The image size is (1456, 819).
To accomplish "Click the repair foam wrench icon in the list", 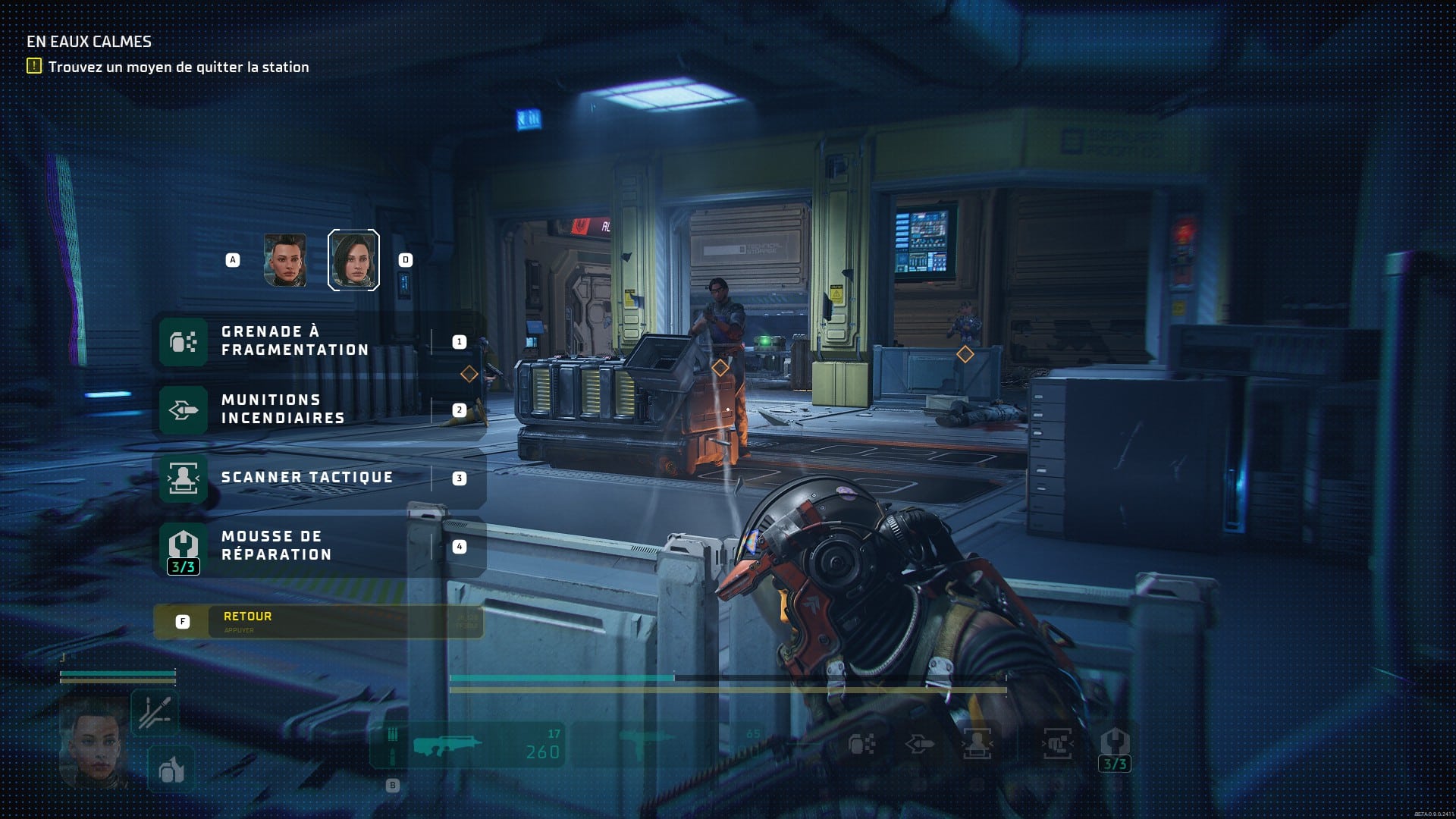I will click(x=184, y=545).
